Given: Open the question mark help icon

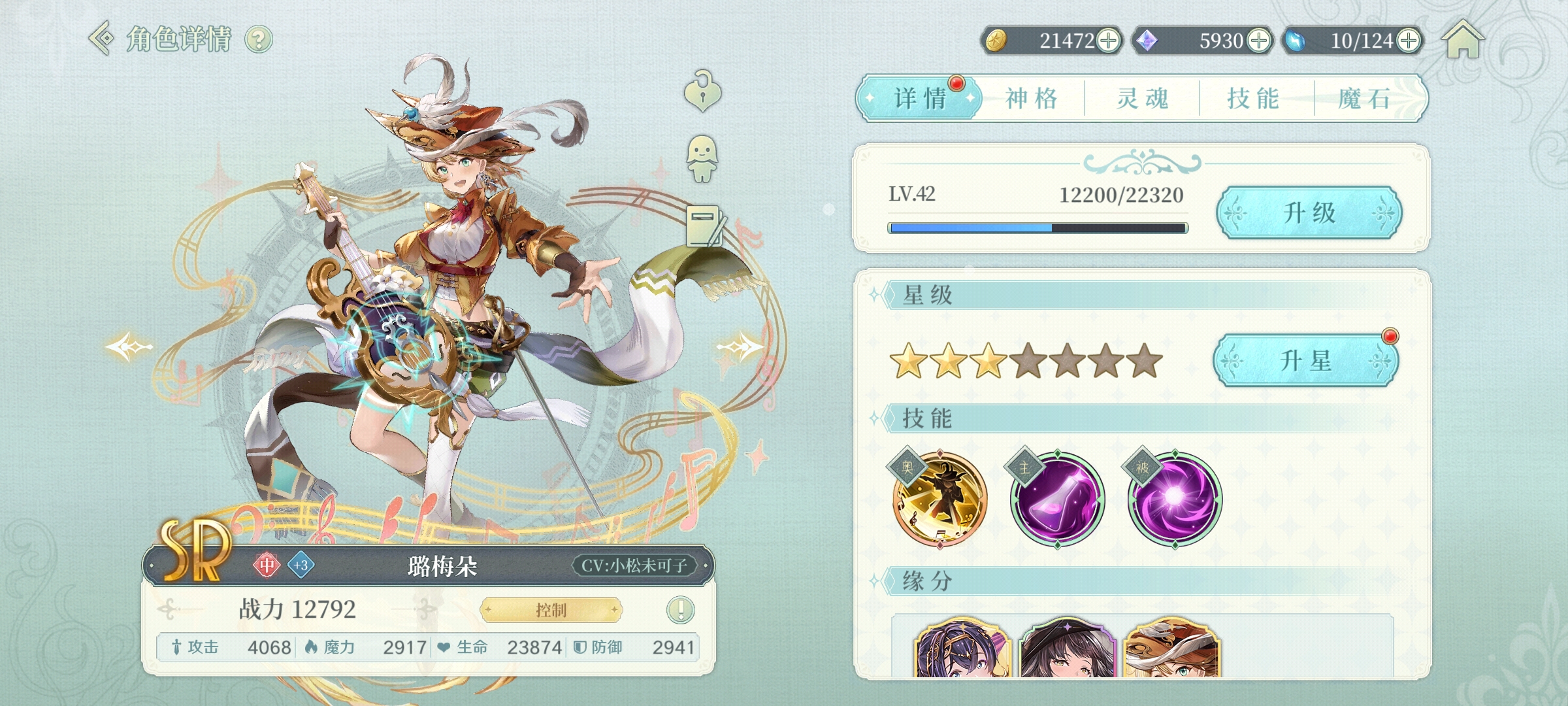Looking at the screenshot, I should tap(259, 40).
